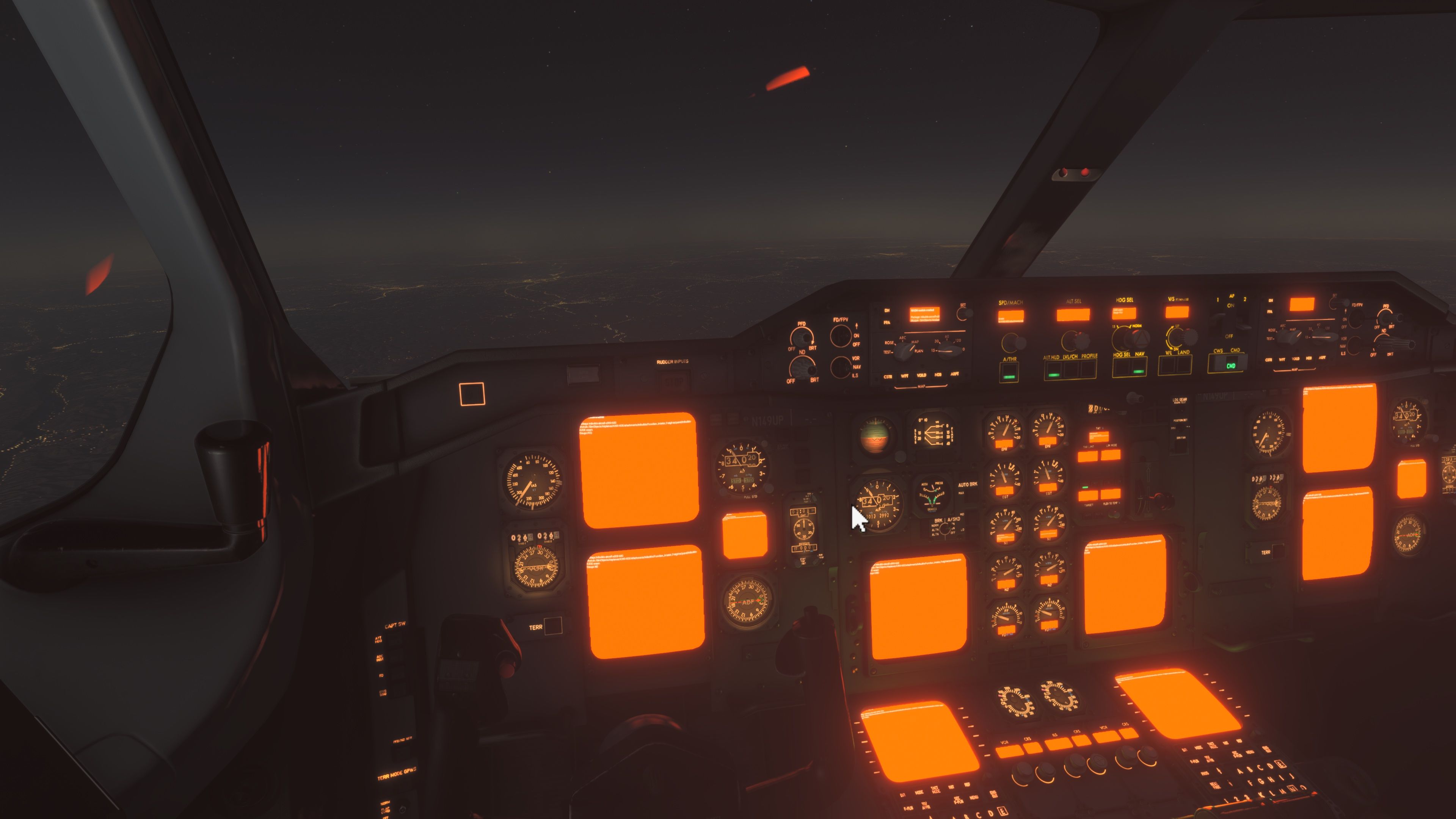Toggle the A/THR autothrottle button
Screen dimensions: 1456x819
click(x=1009, y=371)
